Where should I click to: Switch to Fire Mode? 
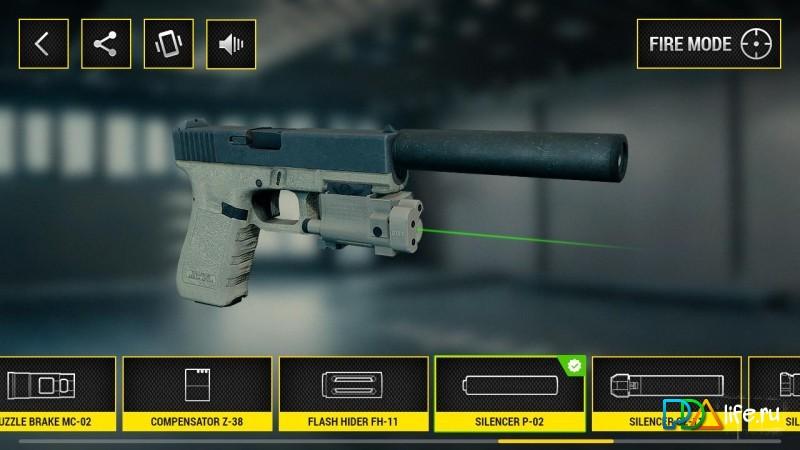(709, 44)
